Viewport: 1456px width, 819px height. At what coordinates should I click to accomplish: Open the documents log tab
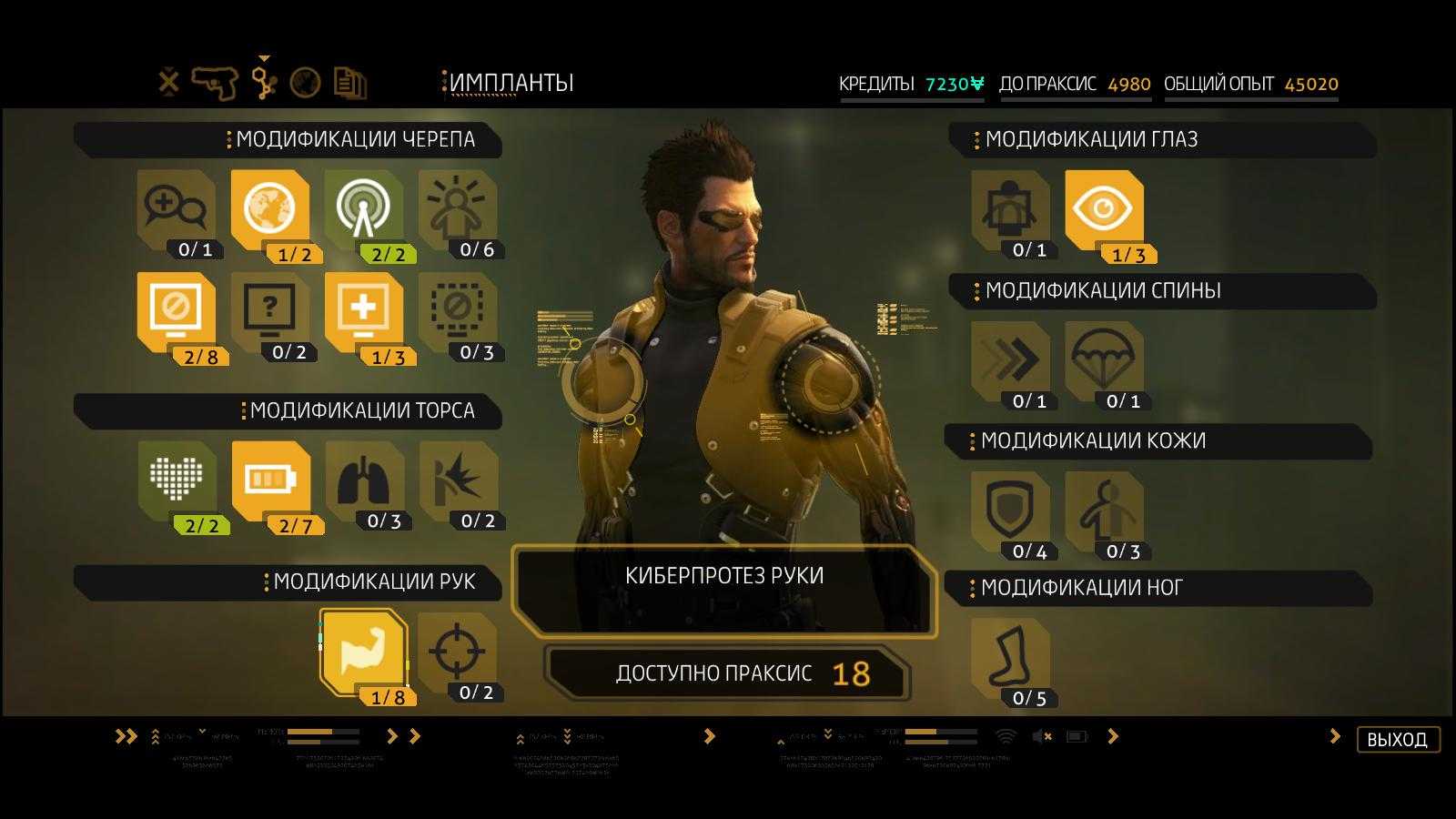click(x=349, y=83)
